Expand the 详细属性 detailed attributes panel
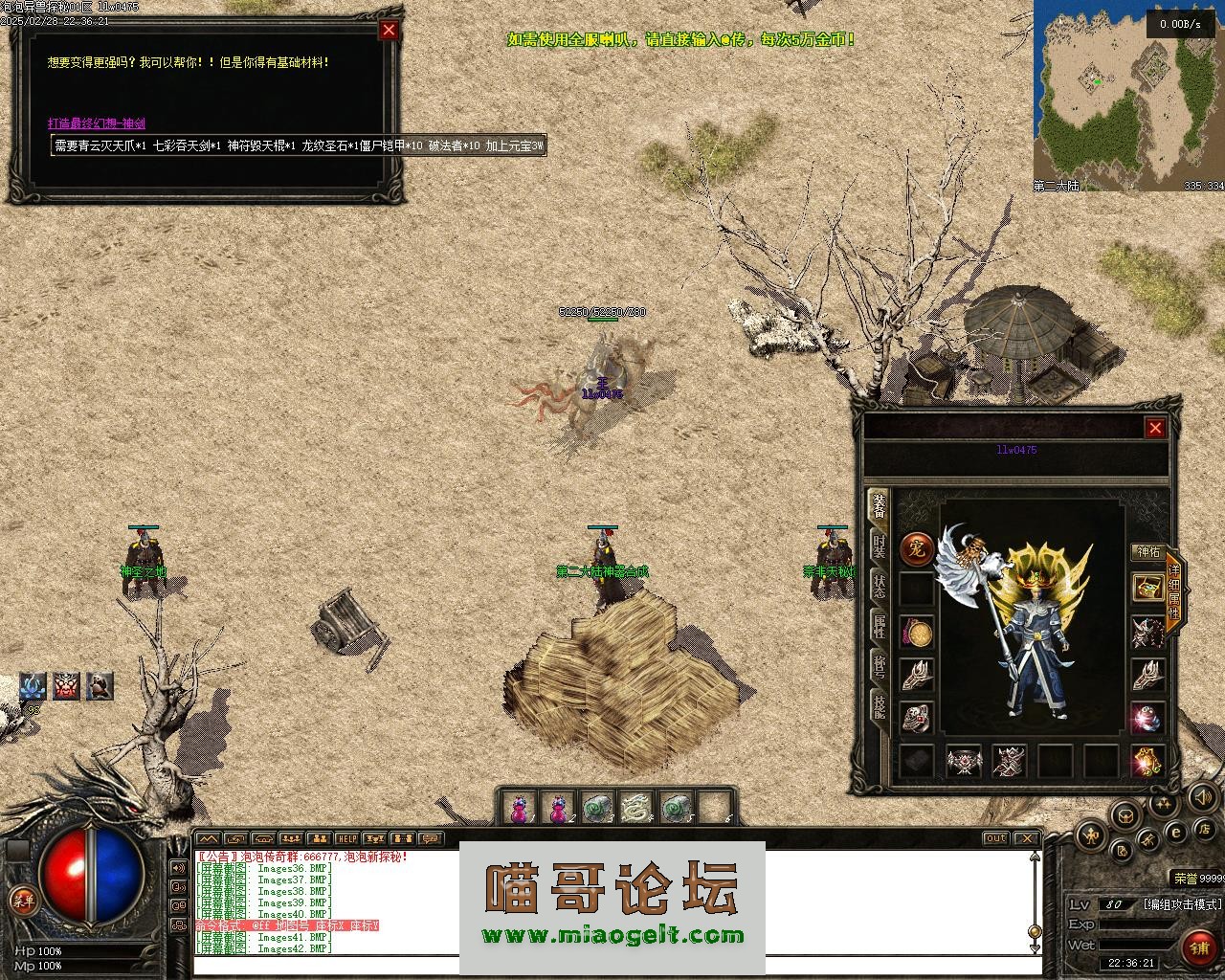This screenshot has height=980, width=1225. (x=1174, y=590)
